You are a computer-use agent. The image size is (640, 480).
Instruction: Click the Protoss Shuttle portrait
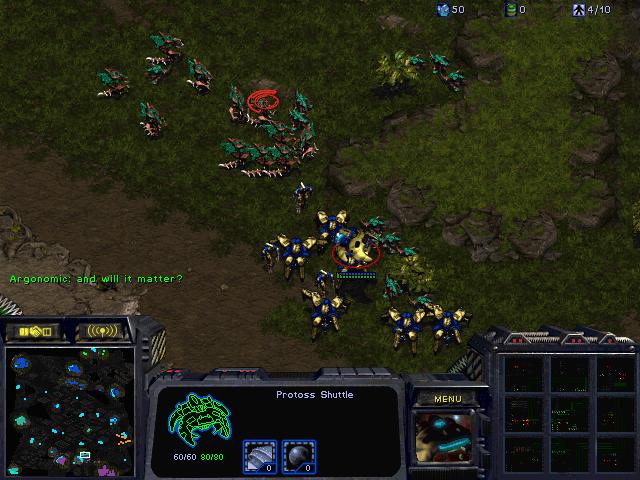point(446,440)
